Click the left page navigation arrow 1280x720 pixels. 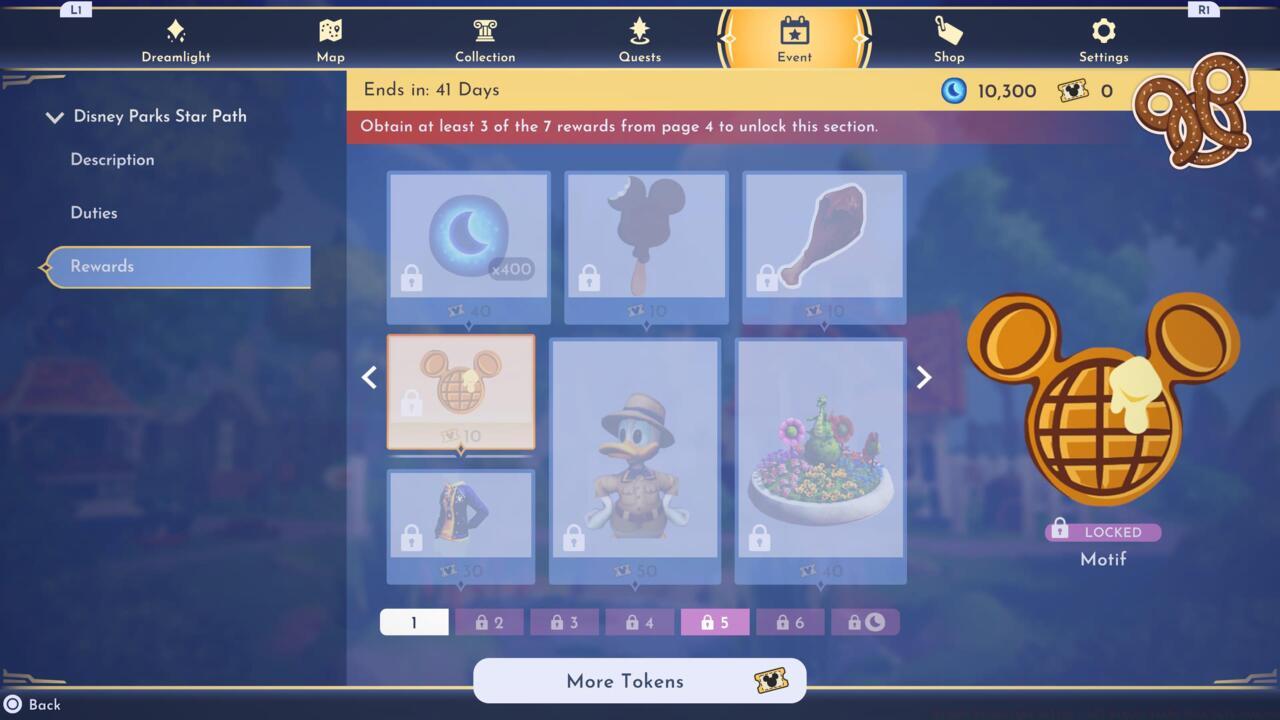[x=368, y=377]
